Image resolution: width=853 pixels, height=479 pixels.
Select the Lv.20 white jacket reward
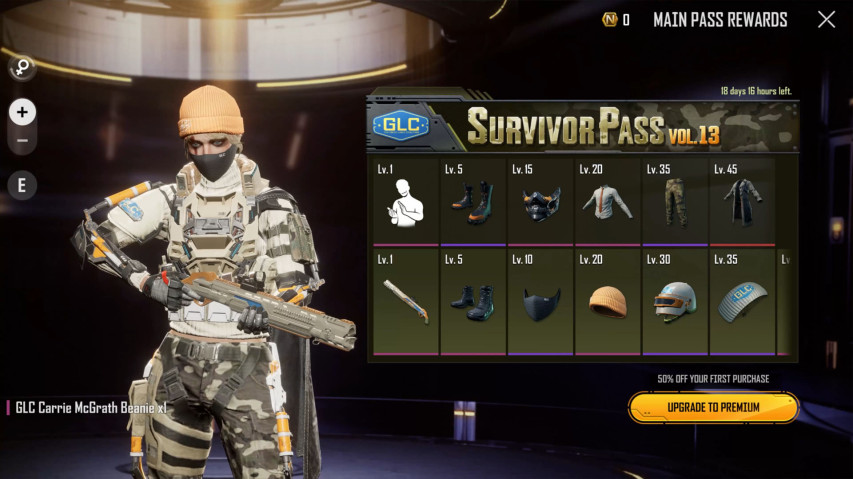point(607,202)
